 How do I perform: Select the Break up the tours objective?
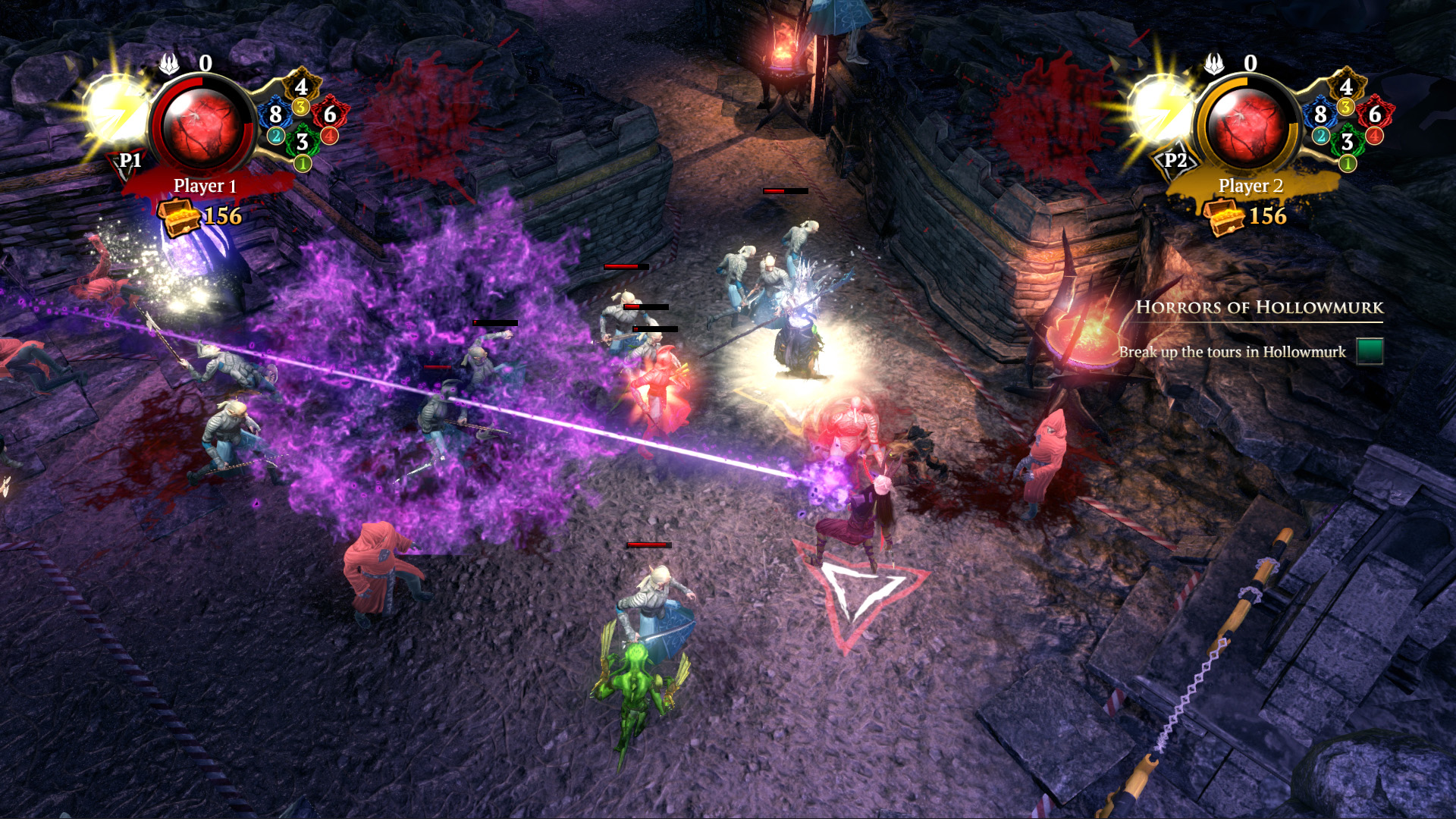(x=1232, y=352)
